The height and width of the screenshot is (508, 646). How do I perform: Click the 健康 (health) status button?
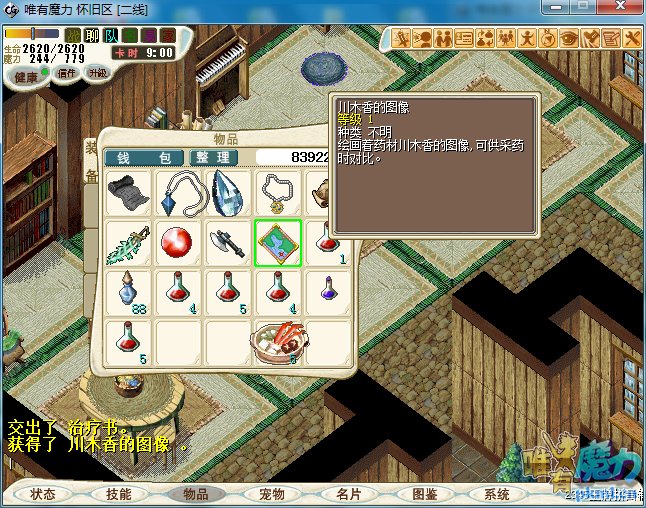(x=25, y=77)
